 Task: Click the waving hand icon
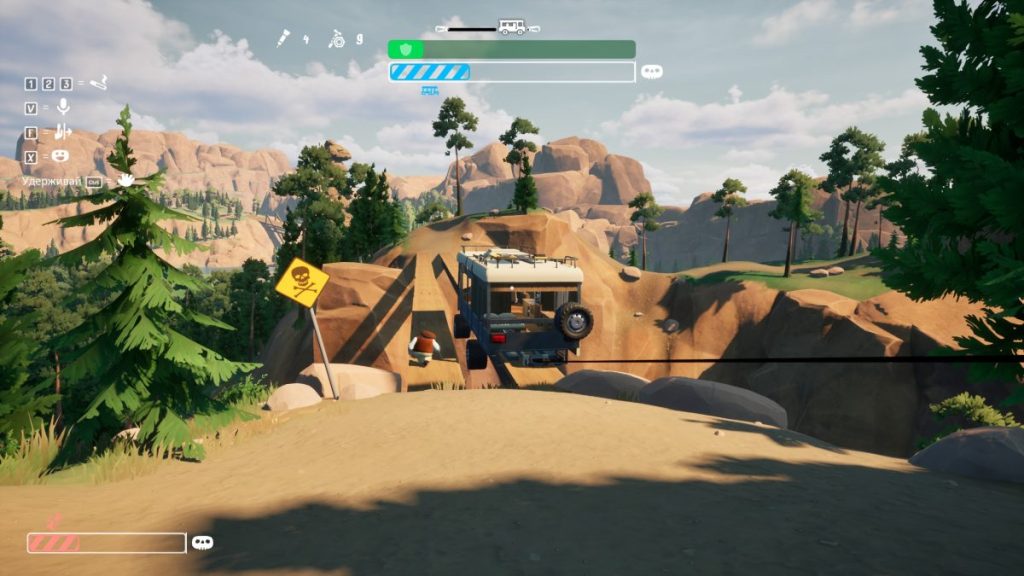(126, 181)
